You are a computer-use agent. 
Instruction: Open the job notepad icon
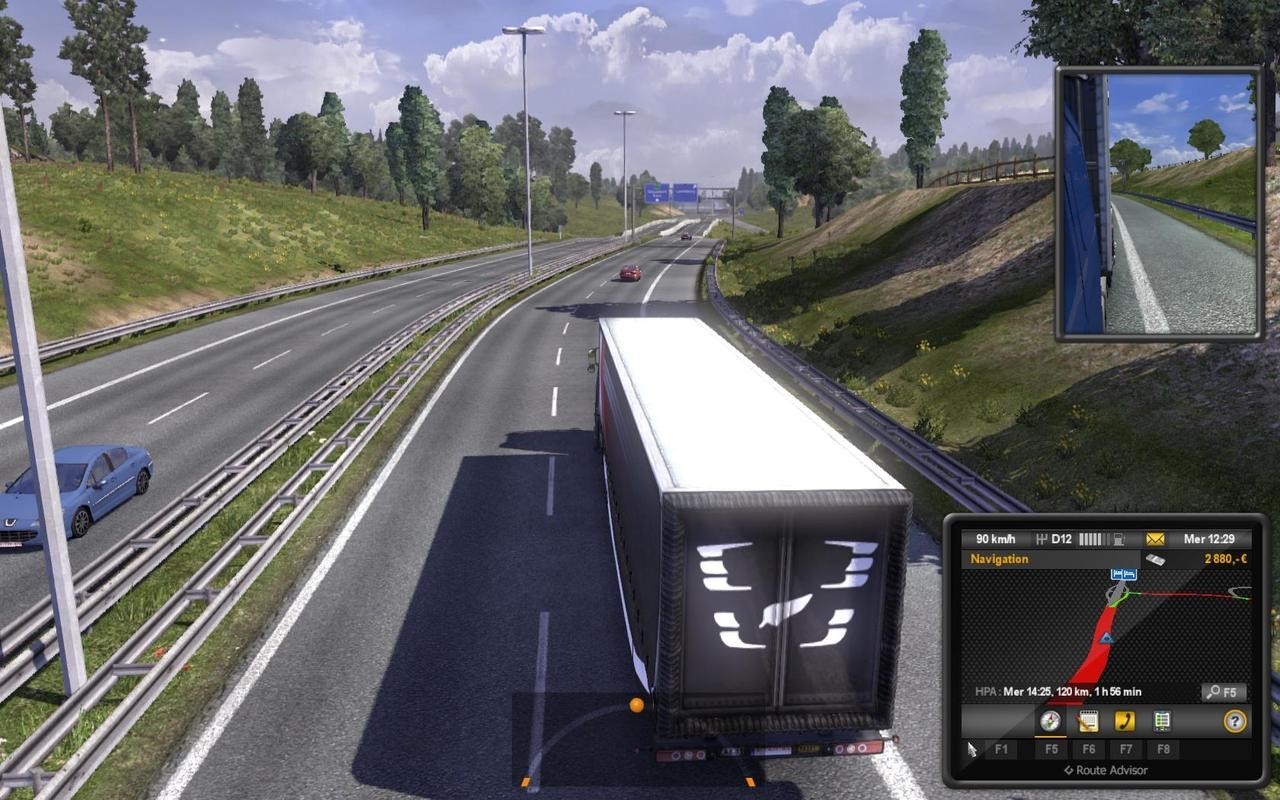pyautogui.click(x=1086, y=720)
